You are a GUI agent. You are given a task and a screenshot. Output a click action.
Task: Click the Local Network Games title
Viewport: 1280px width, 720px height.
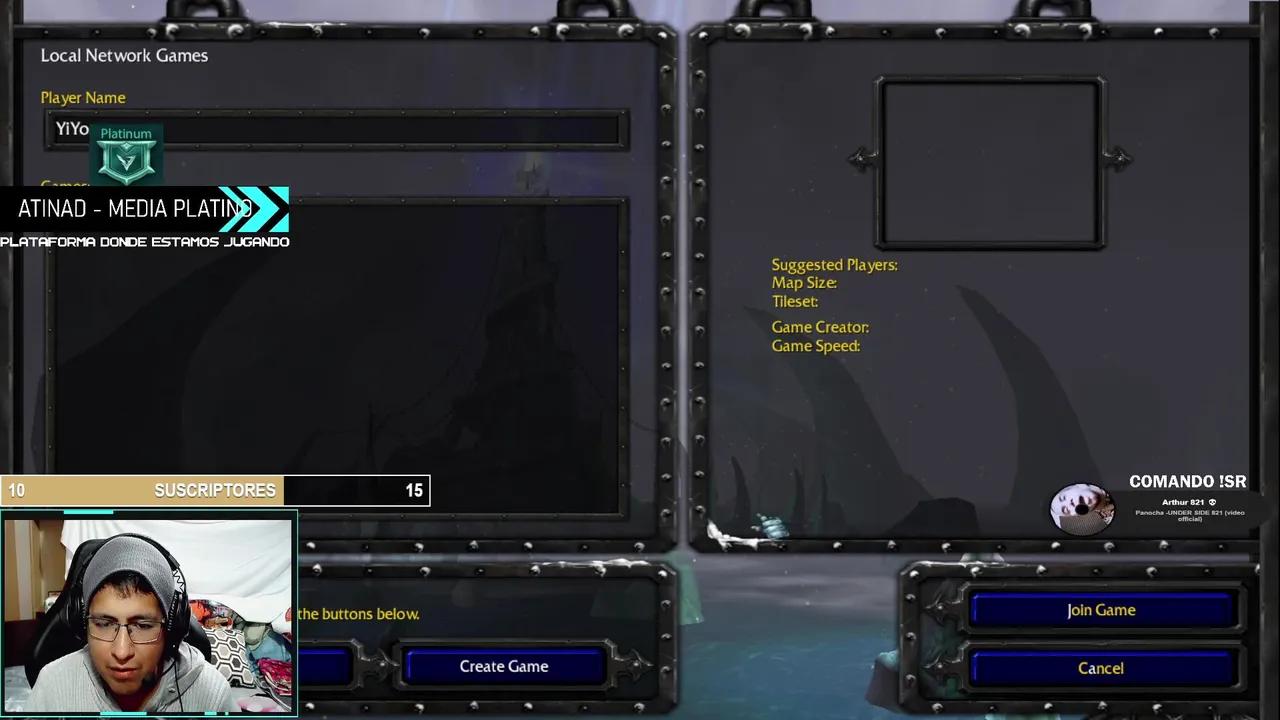pyautogui.click(x=124, y=55)
